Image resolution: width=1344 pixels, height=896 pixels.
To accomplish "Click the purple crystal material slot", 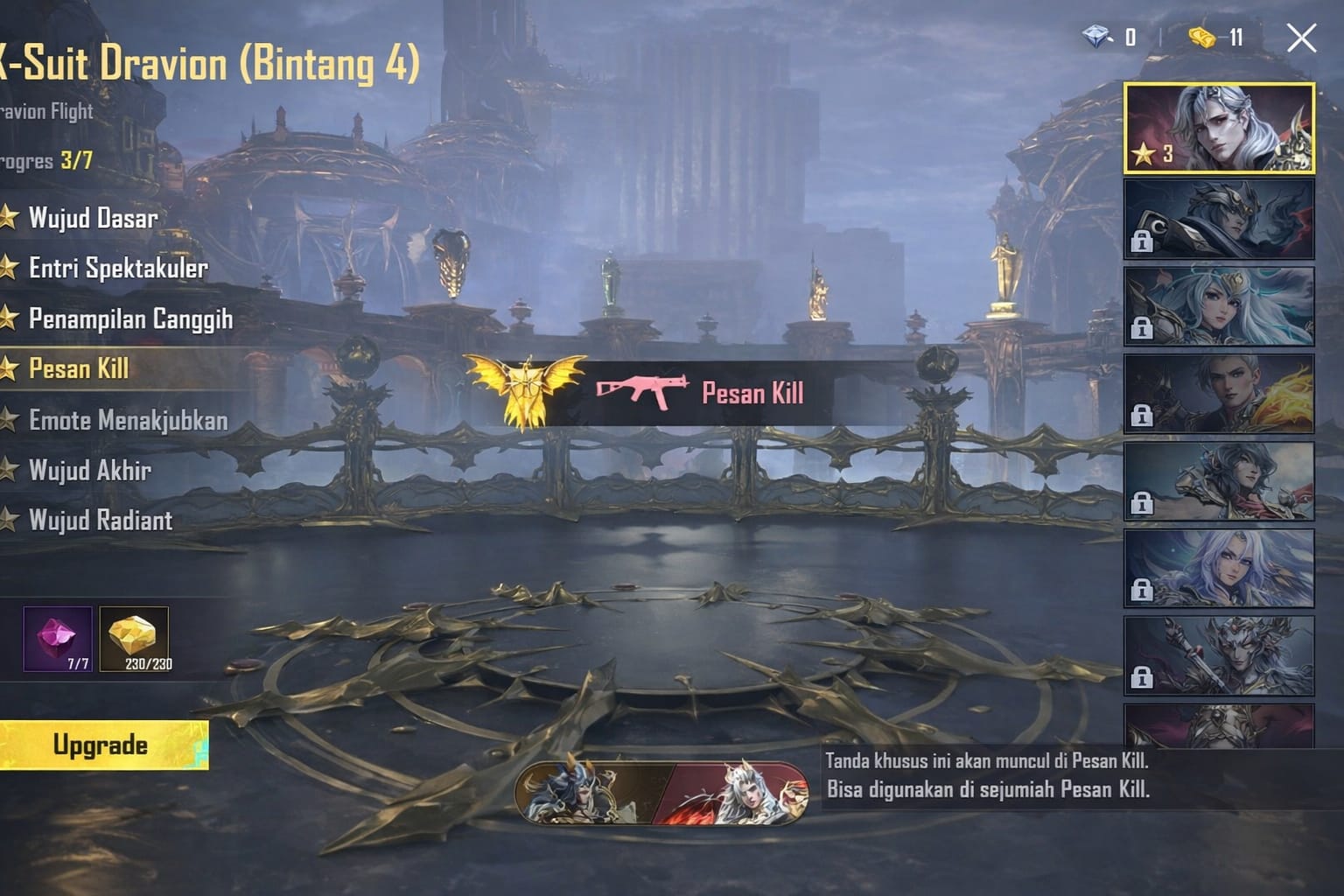I will 58,639.
